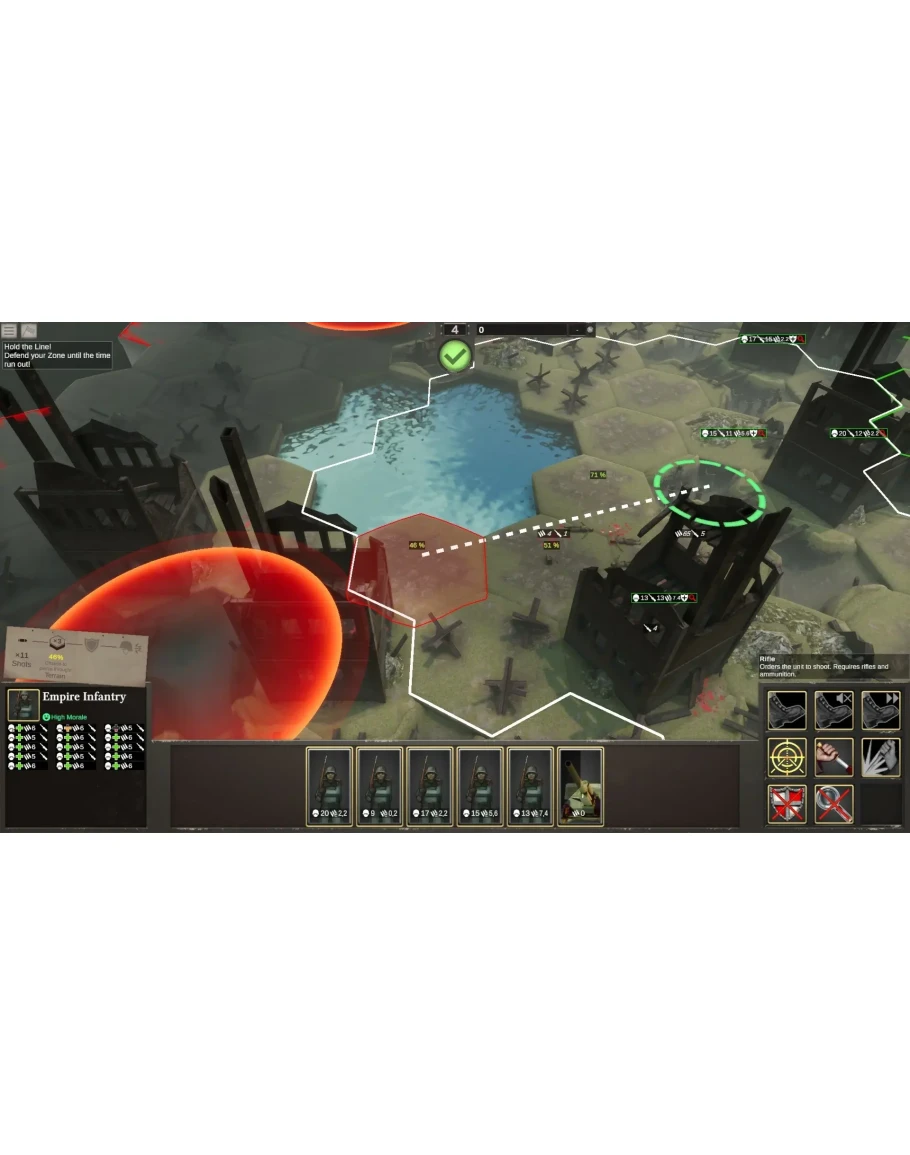Open the hamburger menu button
The height and width of the screenshot is (1155, 910).
click(9, 331)
